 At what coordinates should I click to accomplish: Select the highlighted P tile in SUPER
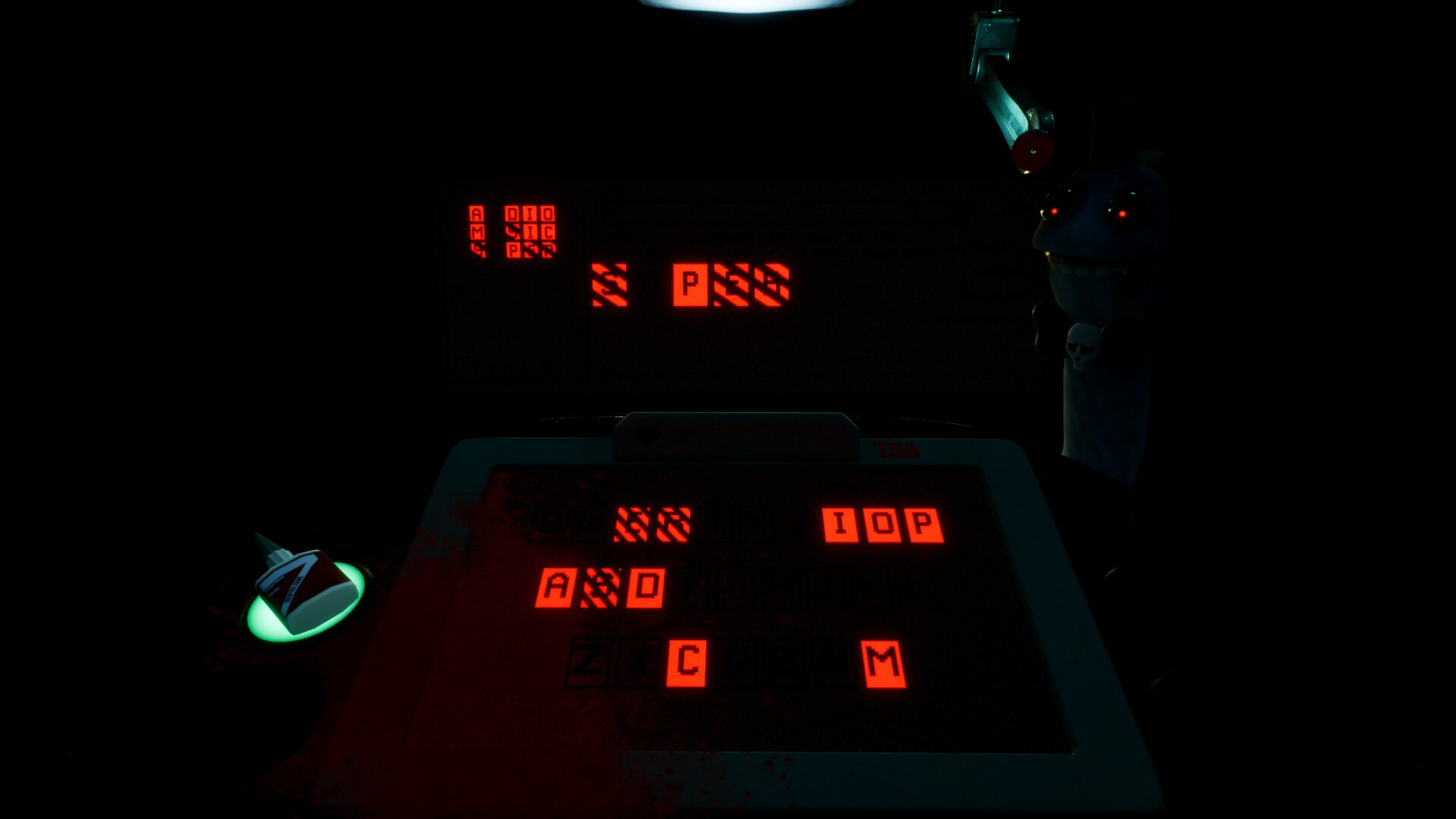pyautogui.click(x=690, y=282)
